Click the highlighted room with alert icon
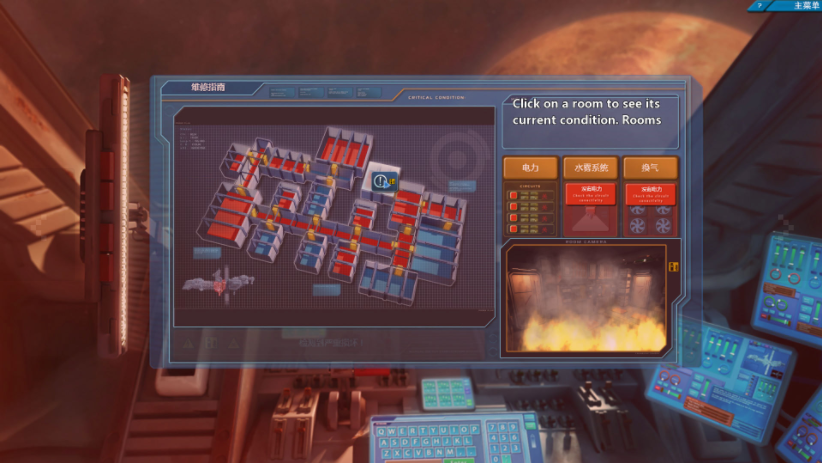This screenshot has width=822, height=463. (383, 180)
